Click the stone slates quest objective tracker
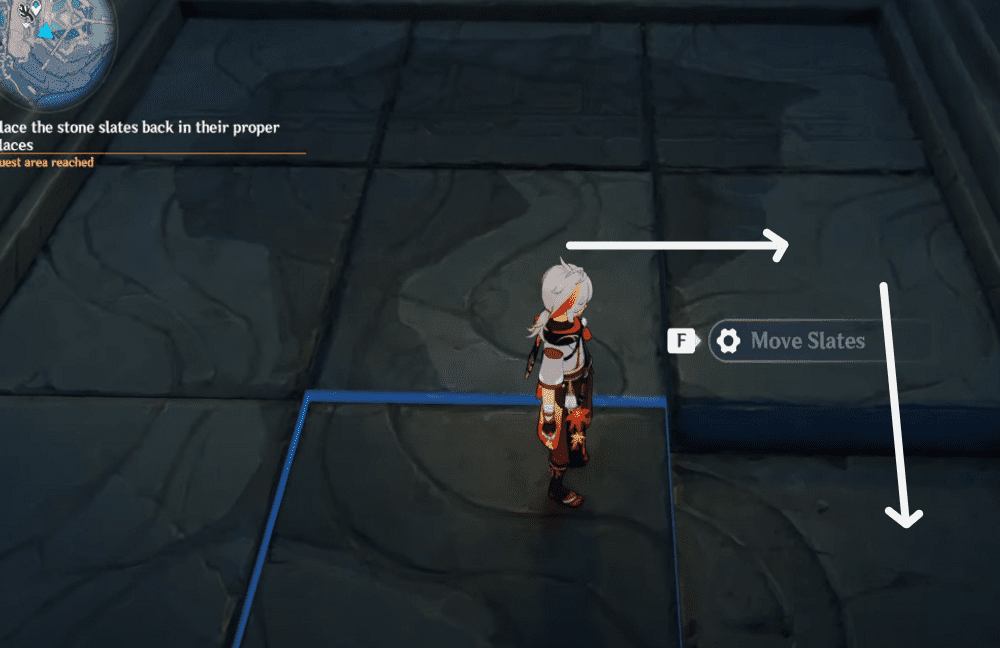This screenshot has height=648, width=1000. 140,136
